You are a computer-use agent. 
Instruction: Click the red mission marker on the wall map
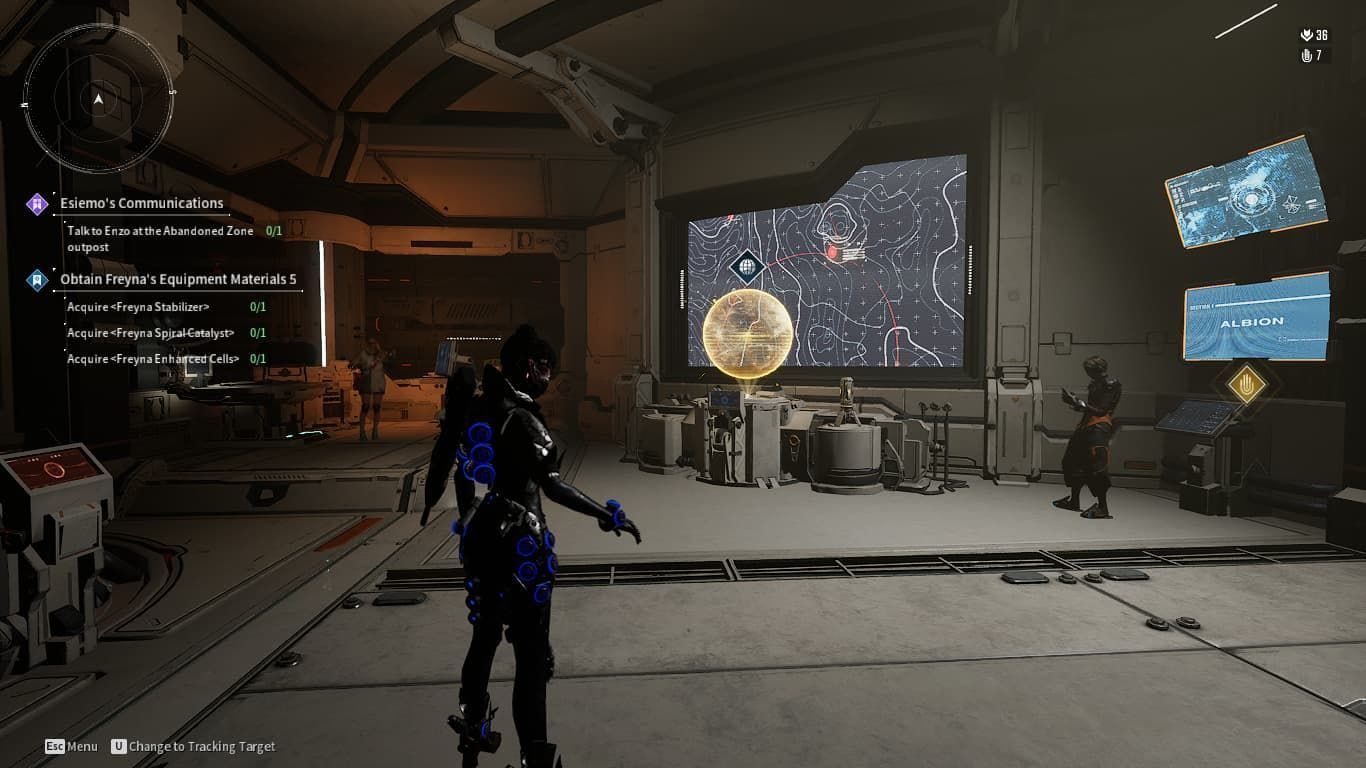(830, 254)
